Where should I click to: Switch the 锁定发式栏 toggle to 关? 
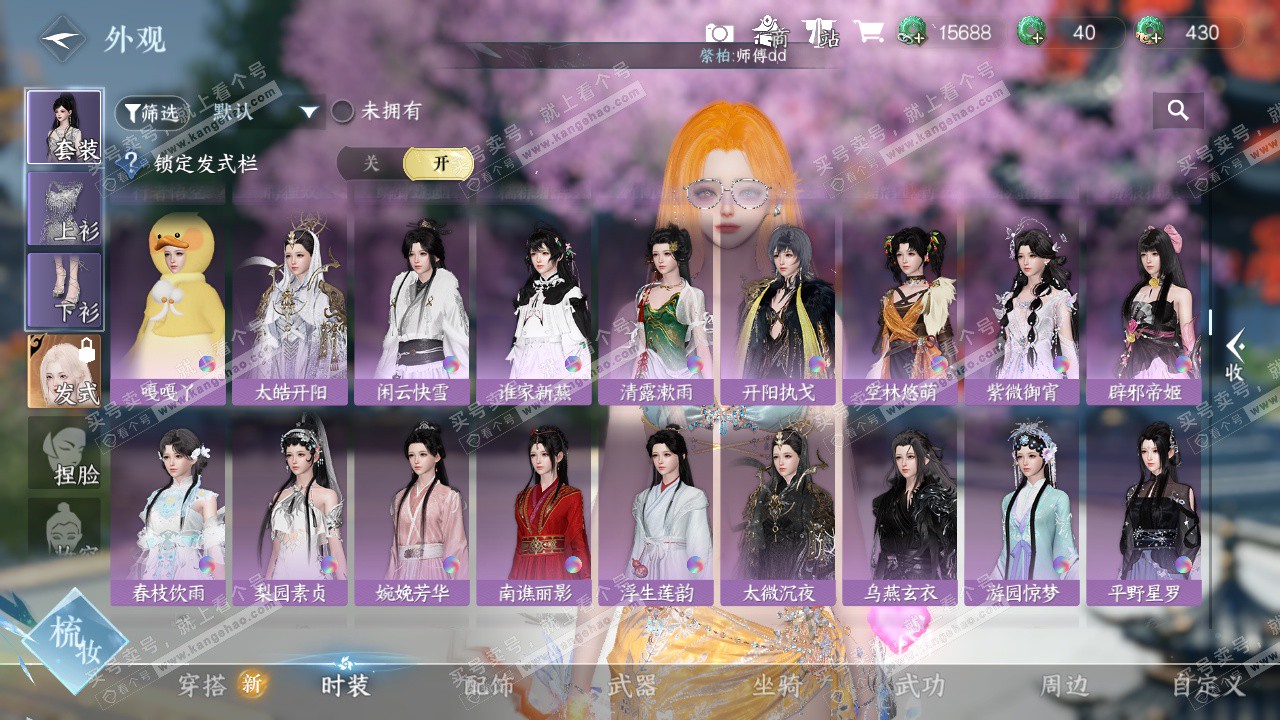371,163
